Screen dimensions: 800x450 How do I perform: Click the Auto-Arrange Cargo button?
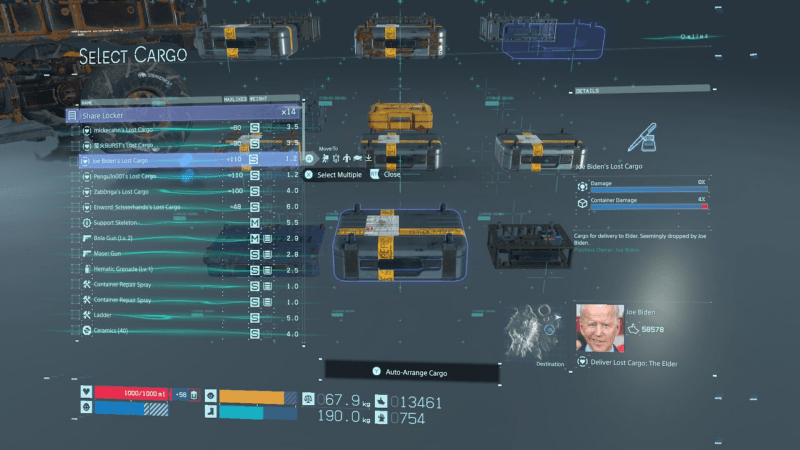pyautogui.click(x=411, y=372)
